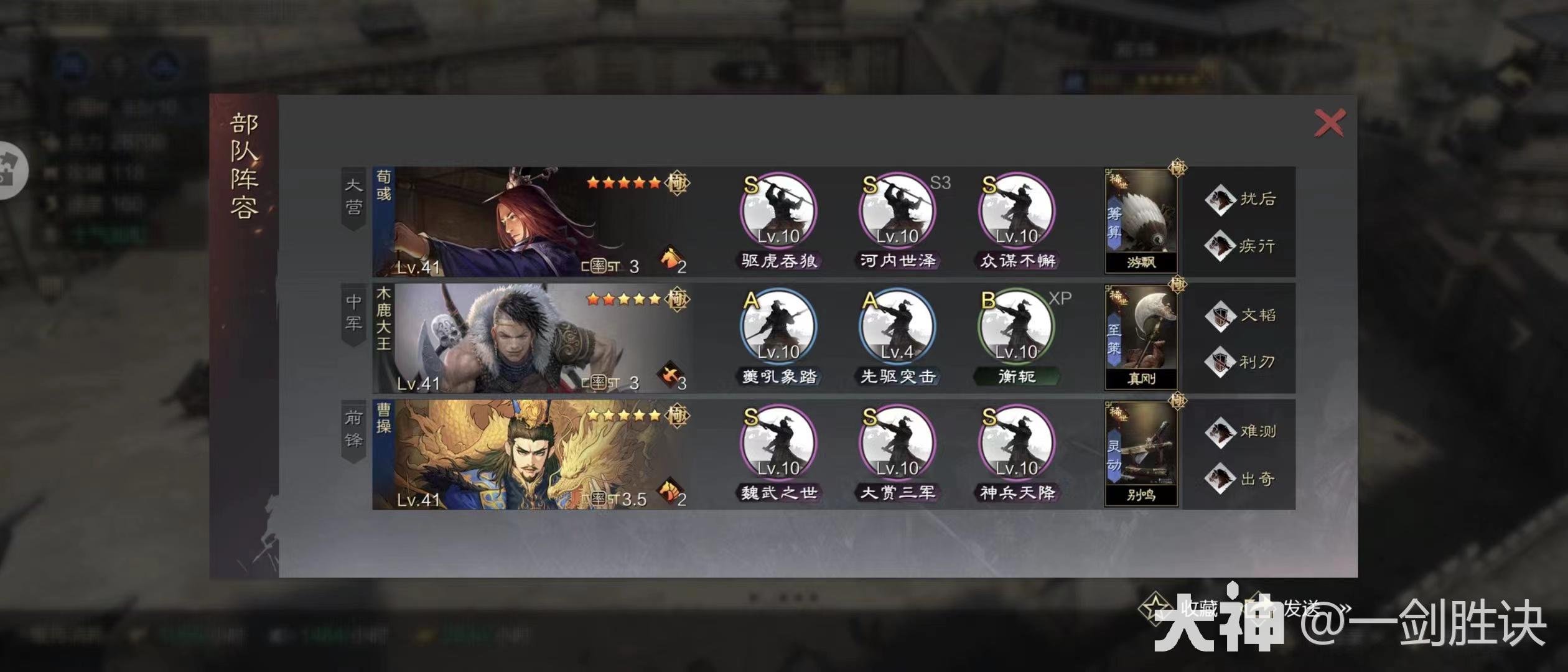
Task: Examine the 游飘 feather fan equipment
Action: (x=1141, y=221)
